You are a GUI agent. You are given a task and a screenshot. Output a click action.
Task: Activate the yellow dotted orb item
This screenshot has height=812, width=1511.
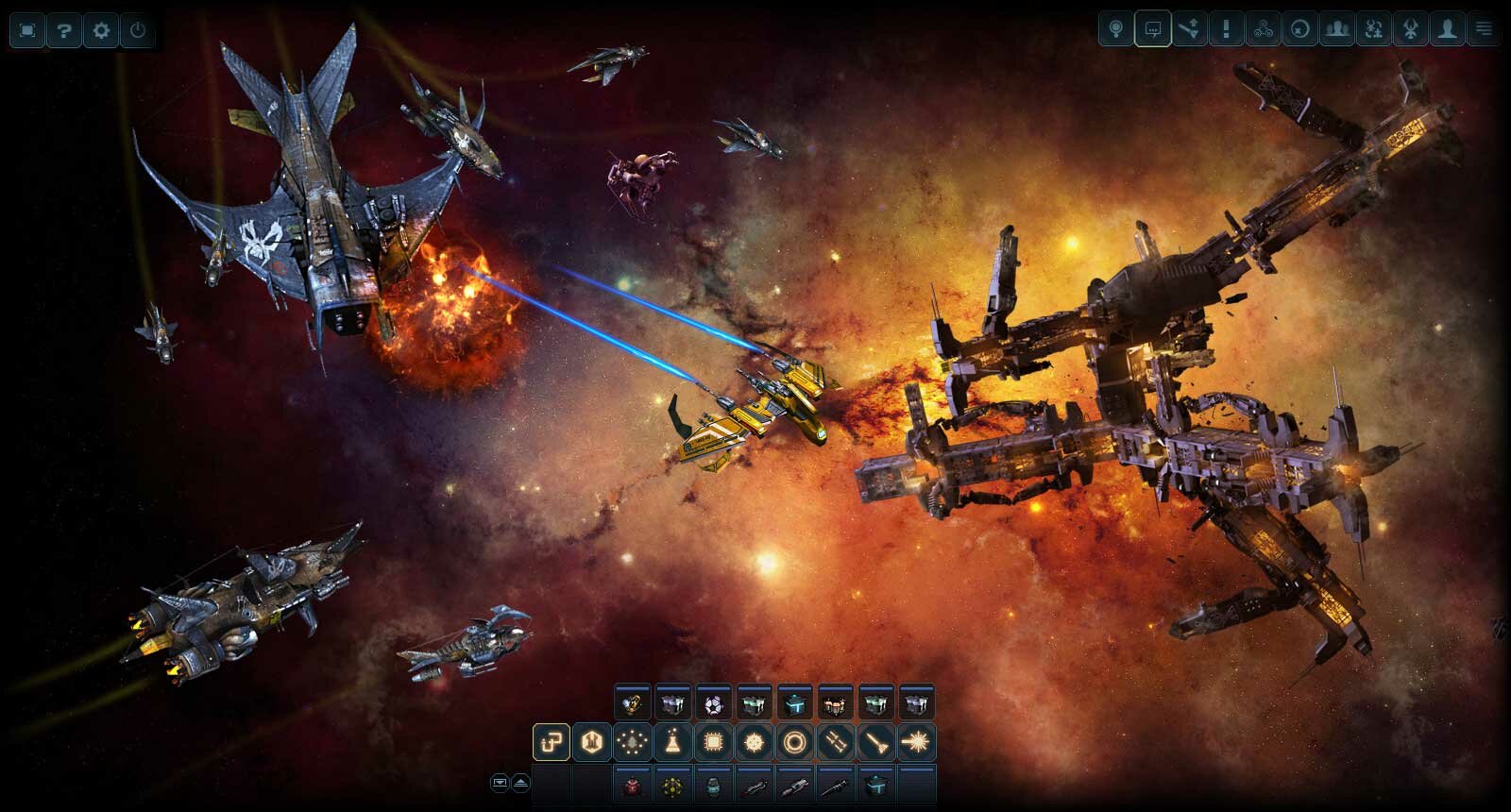(672, 785)
